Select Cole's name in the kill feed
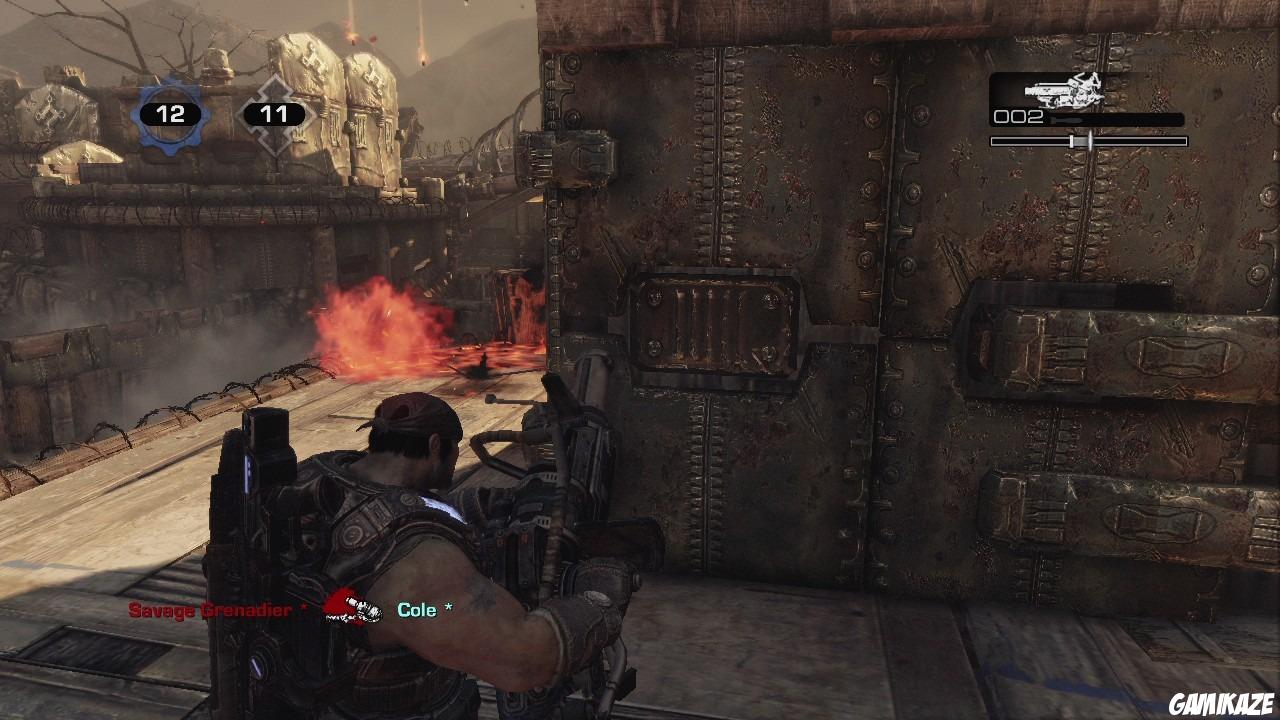Image resolution: width=1280 pixels, height=720 pixels. click(x=419, y=608)
